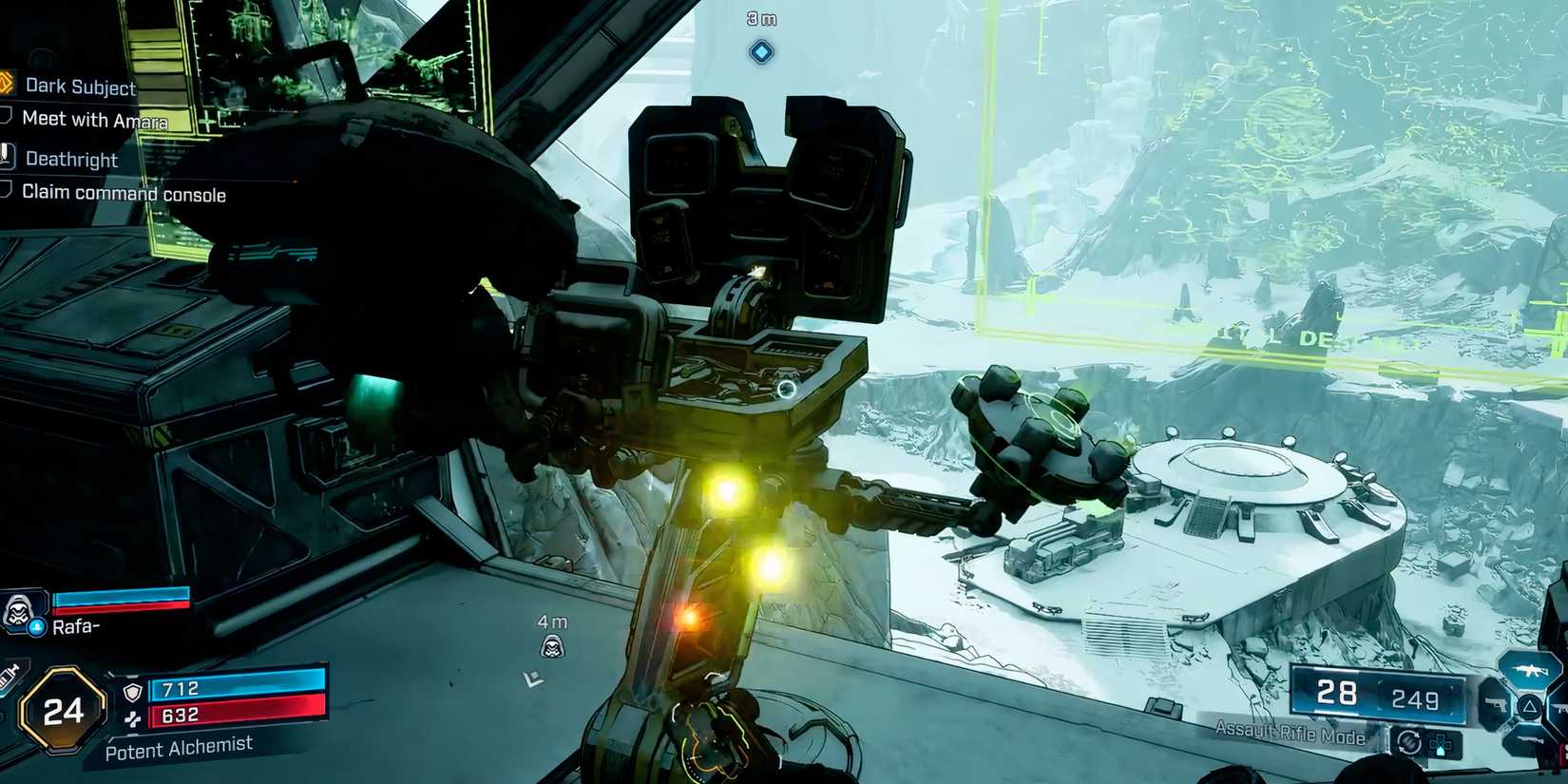Click the circular reload arrows icon in weapon HUD
This screenshot has height=784, width=1568.
[x=1410, y=742]
